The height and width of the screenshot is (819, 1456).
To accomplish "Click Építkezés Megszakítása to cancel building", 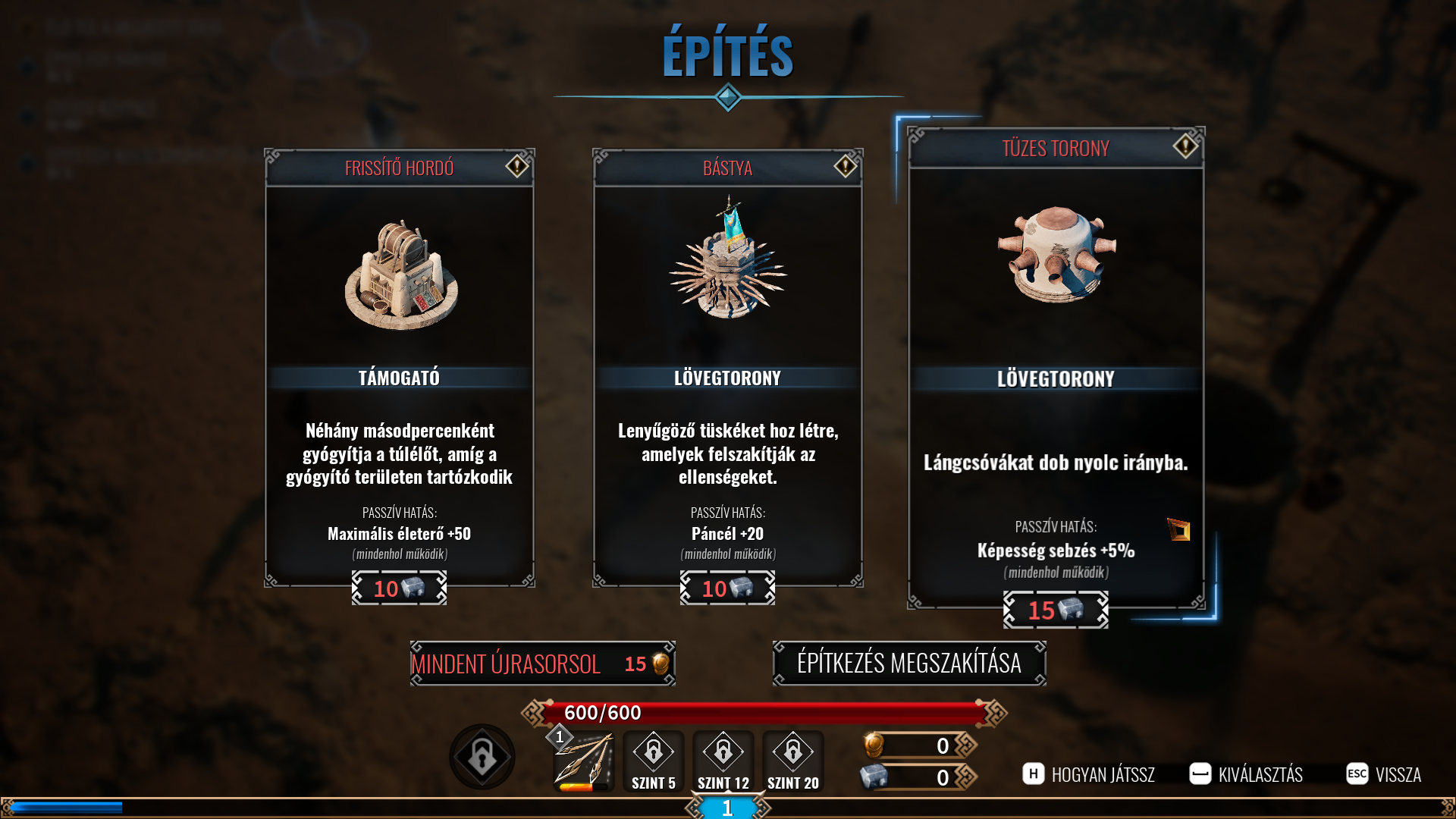I will tap(909, 664).
